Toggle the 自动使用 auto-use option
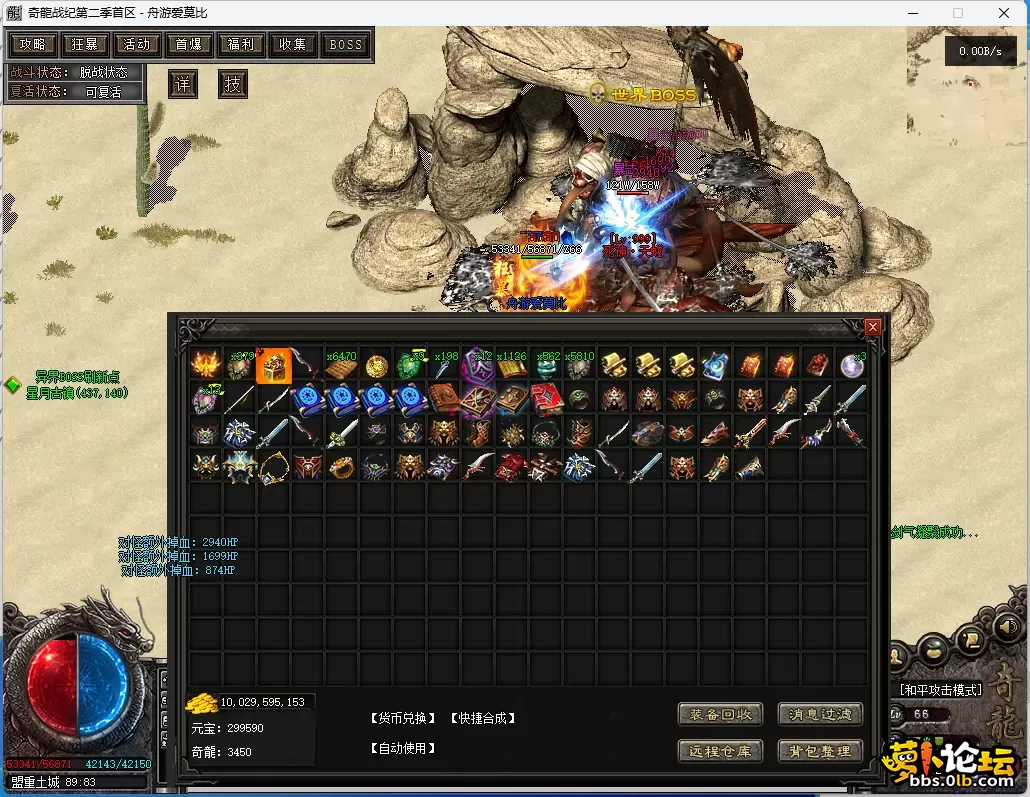 [404, 748]
